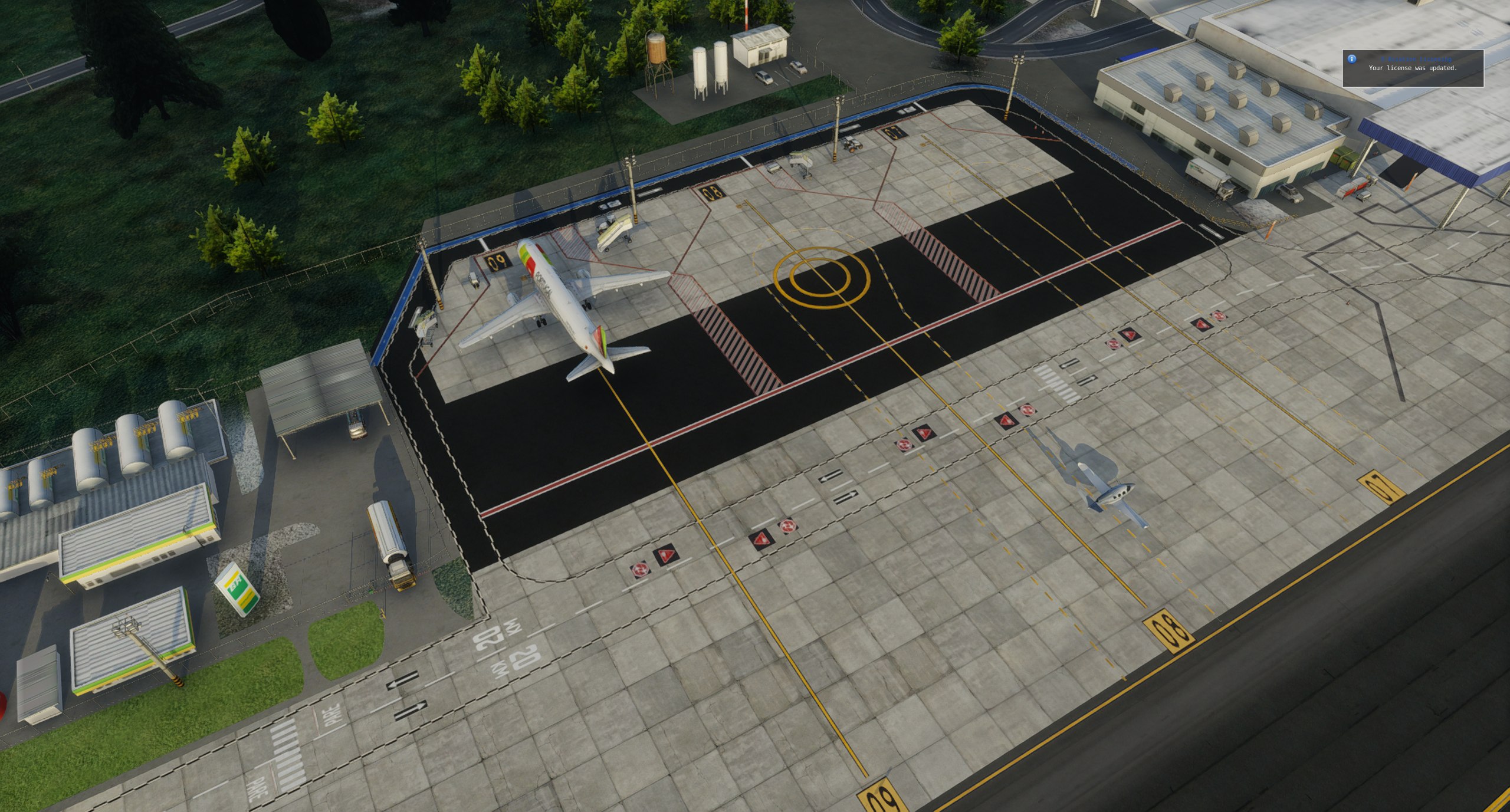Click the blue info icon in the notification
The width and height of the screenshot is (1510, 812).
pyautogui.click(x=1351, y=59)
